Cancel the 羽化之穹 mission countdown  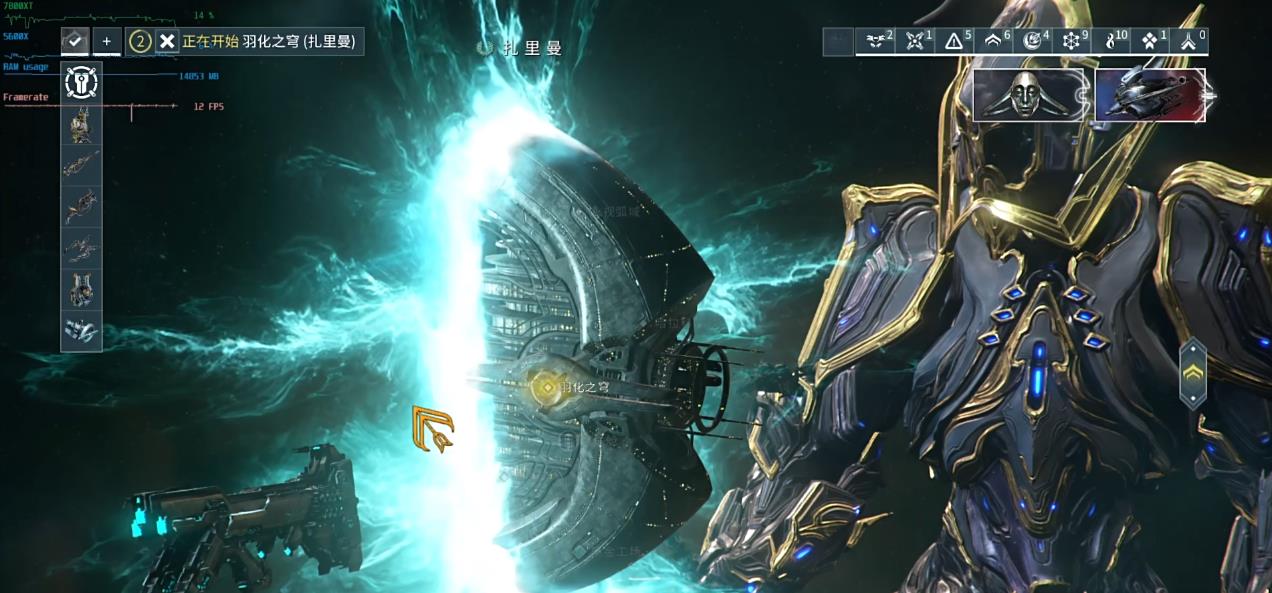click(x=167, y=42)
